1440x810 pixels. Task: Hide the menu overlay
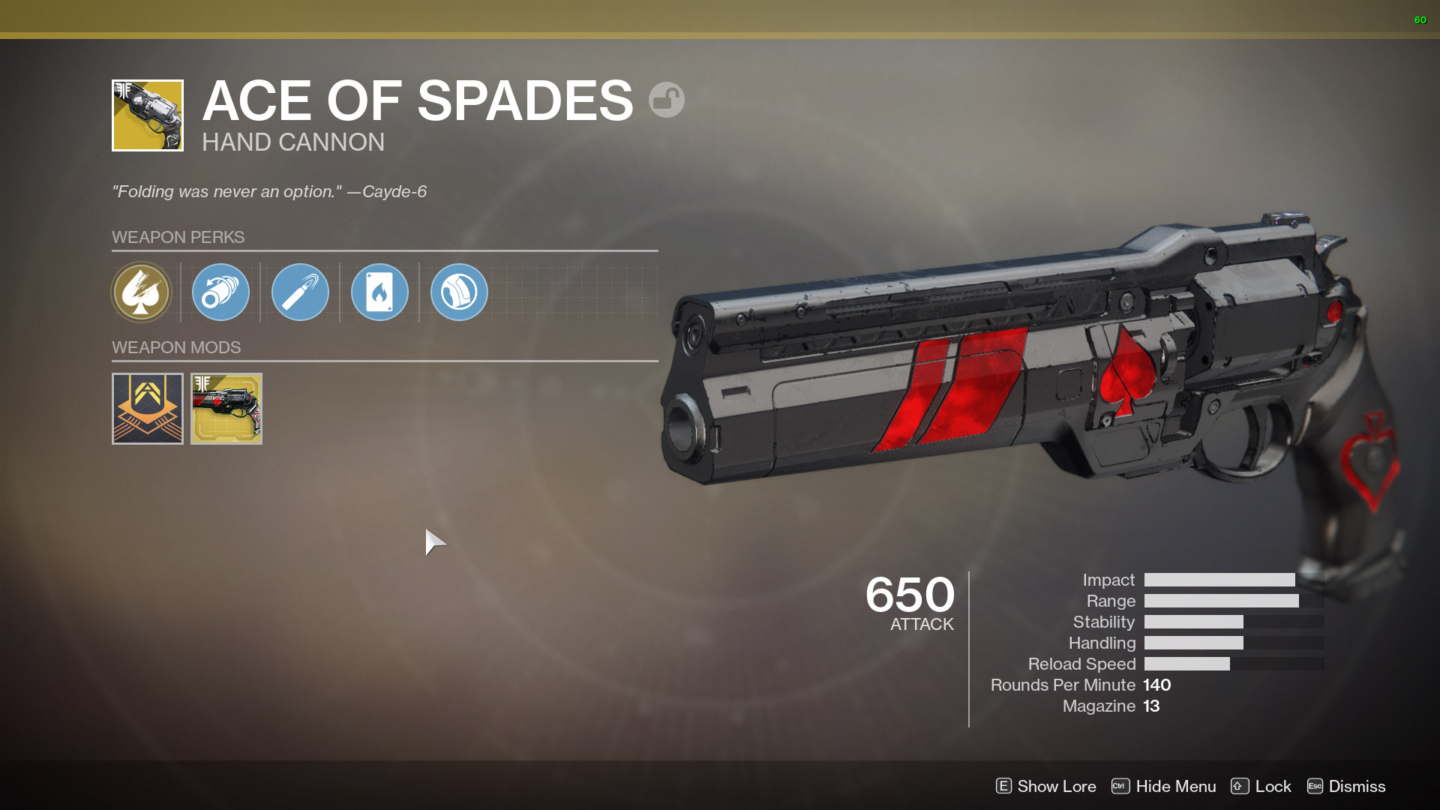(x=1175, y=786)
